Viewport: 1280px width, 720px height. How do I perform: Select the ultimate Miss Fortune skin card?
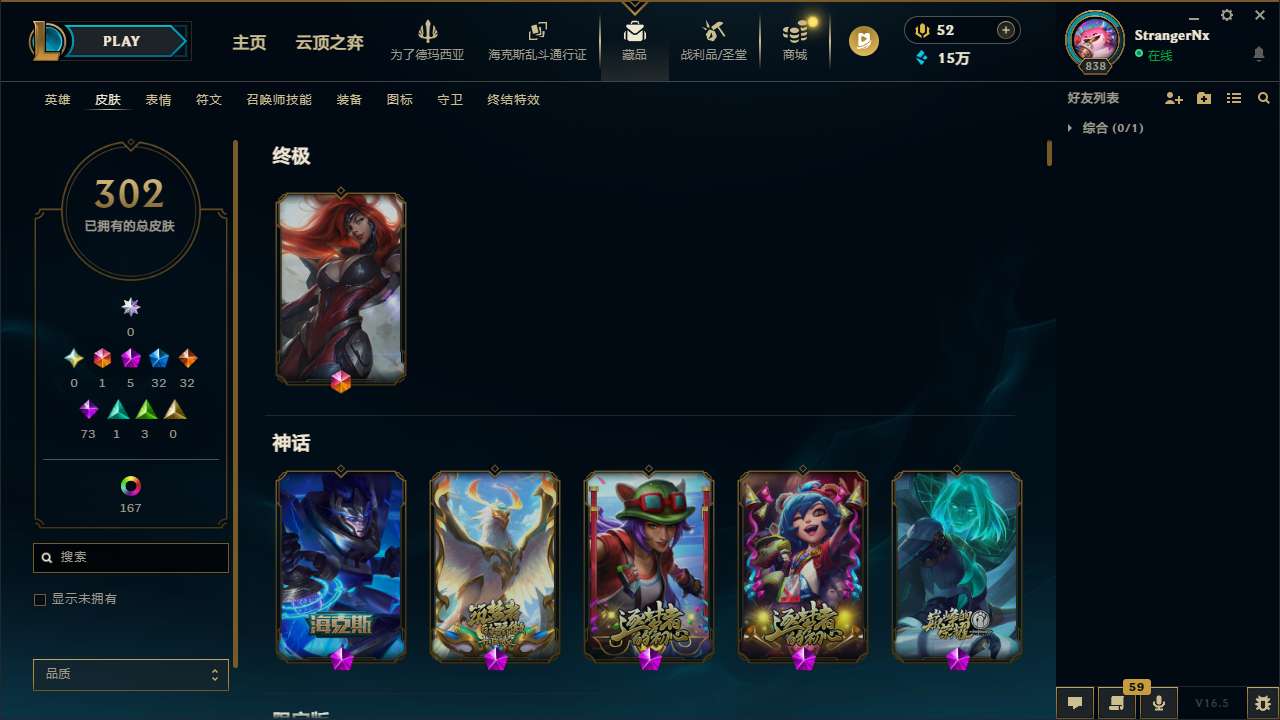coord(340,288)
